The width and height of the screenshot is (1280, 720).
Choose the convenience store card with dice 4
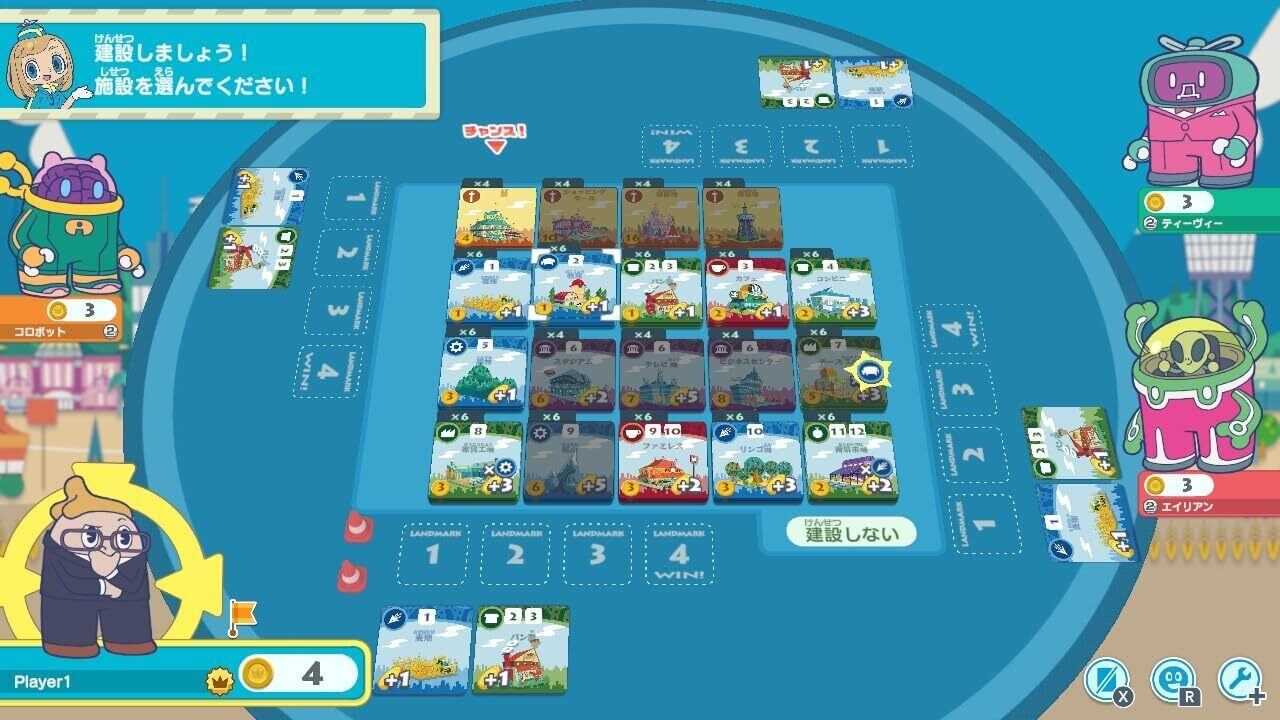pyautogui.click(x=832, y=292)
